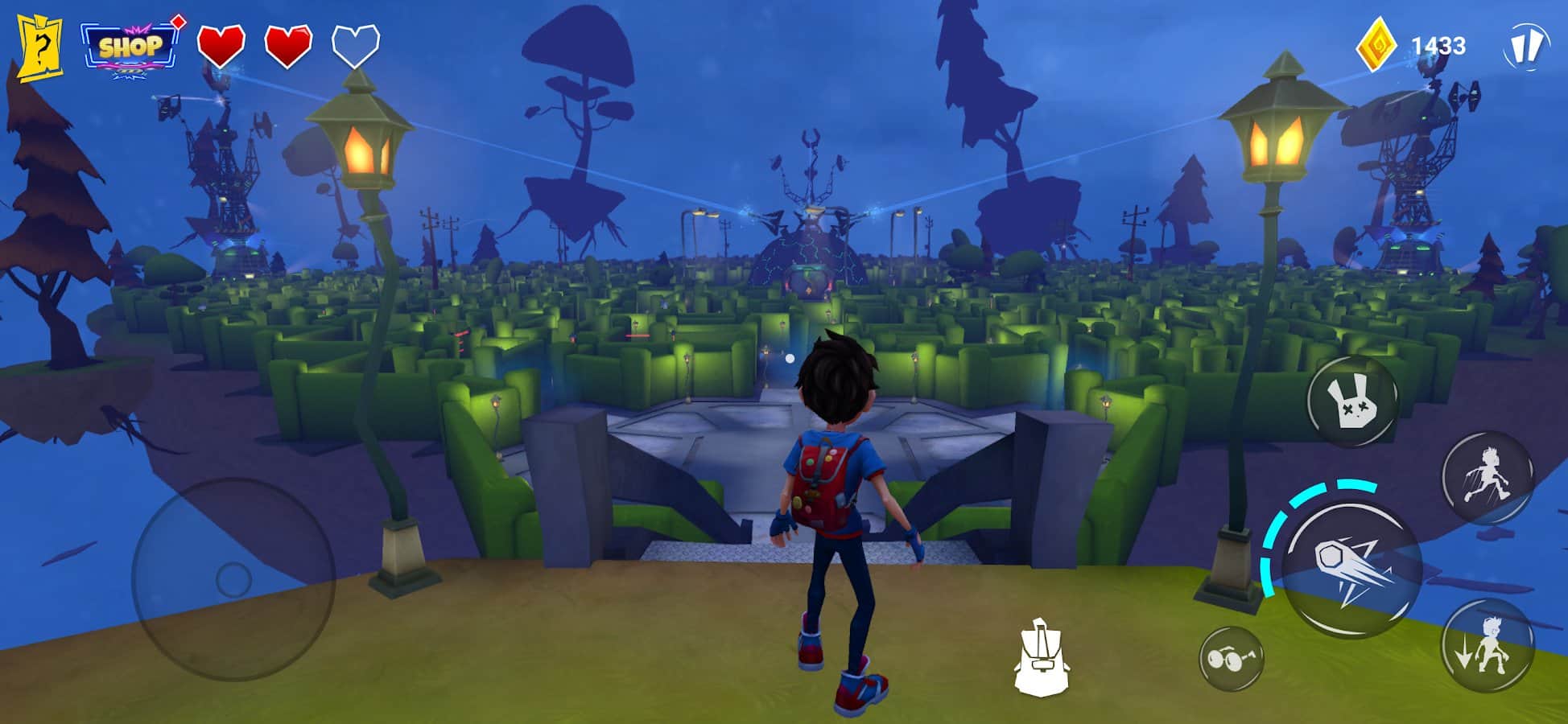Open the yellow question mark card

pos(40,48)
